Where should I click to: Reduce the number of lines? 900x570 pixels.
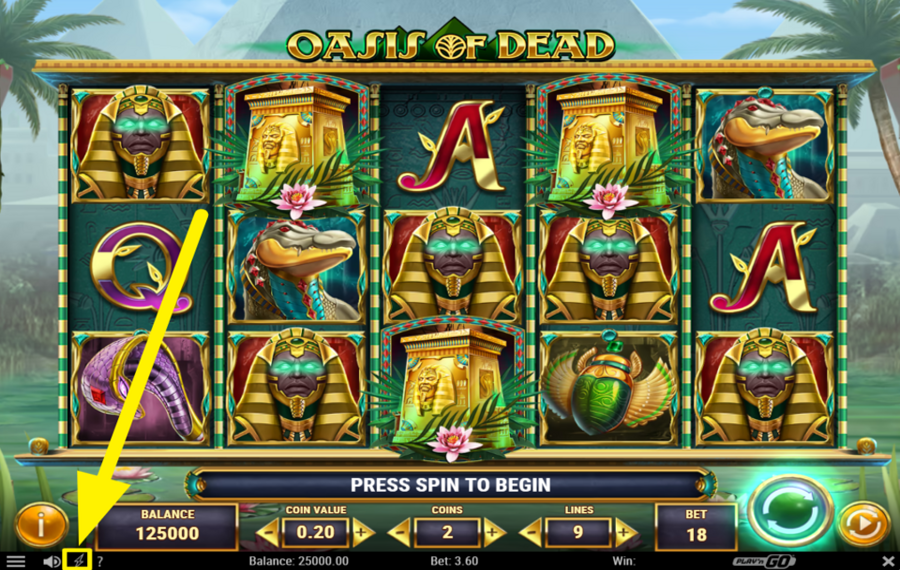tap(530, 531)
